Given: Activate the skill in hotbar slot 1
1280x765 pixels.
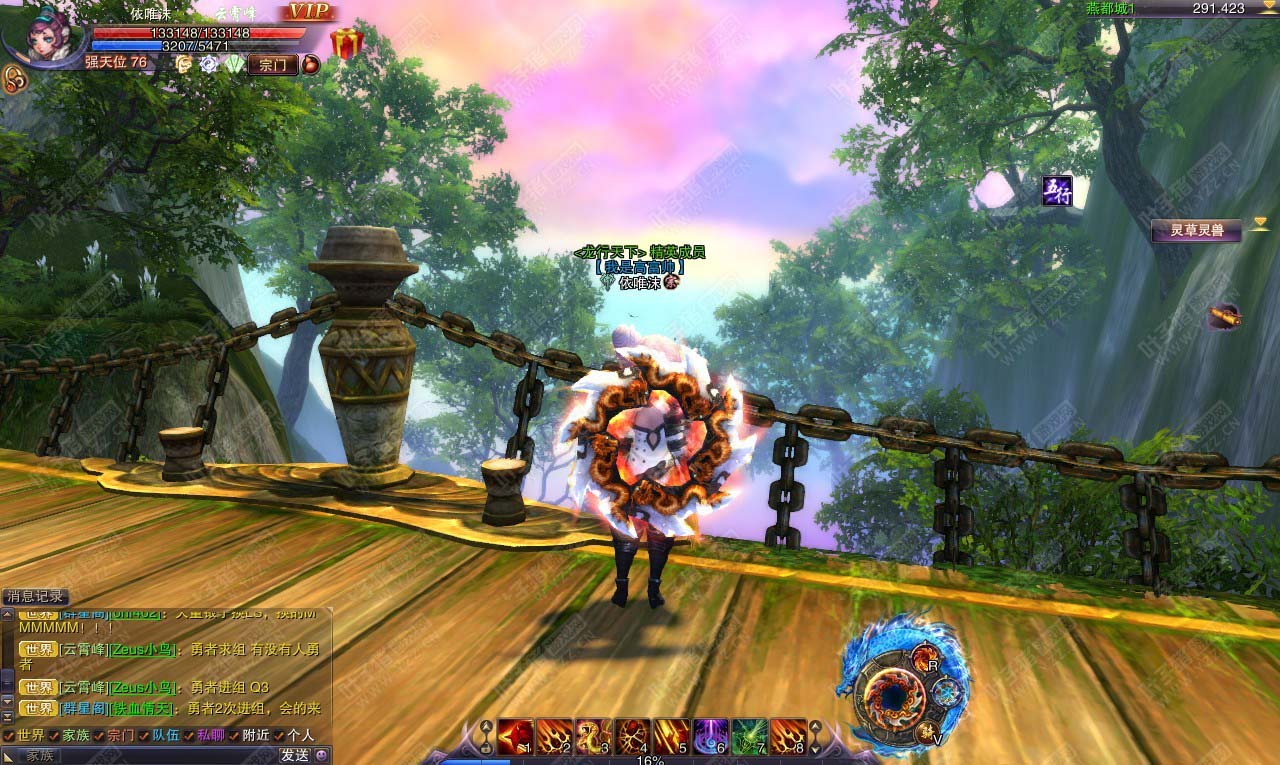Looking at the screenshot, I should (515, 737).
